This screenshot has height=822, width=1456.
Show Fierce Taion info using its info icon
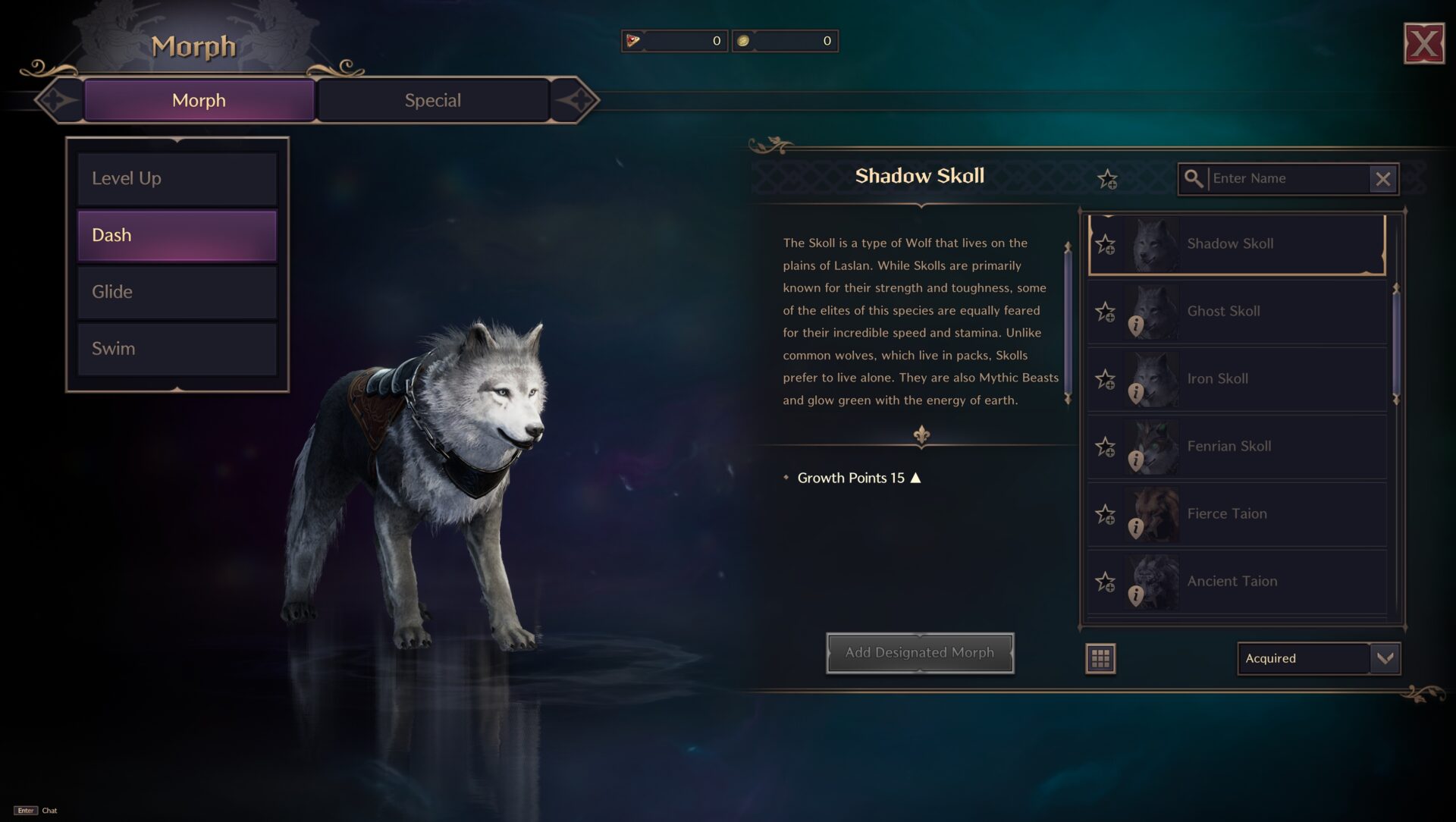tap(1135, 527)
